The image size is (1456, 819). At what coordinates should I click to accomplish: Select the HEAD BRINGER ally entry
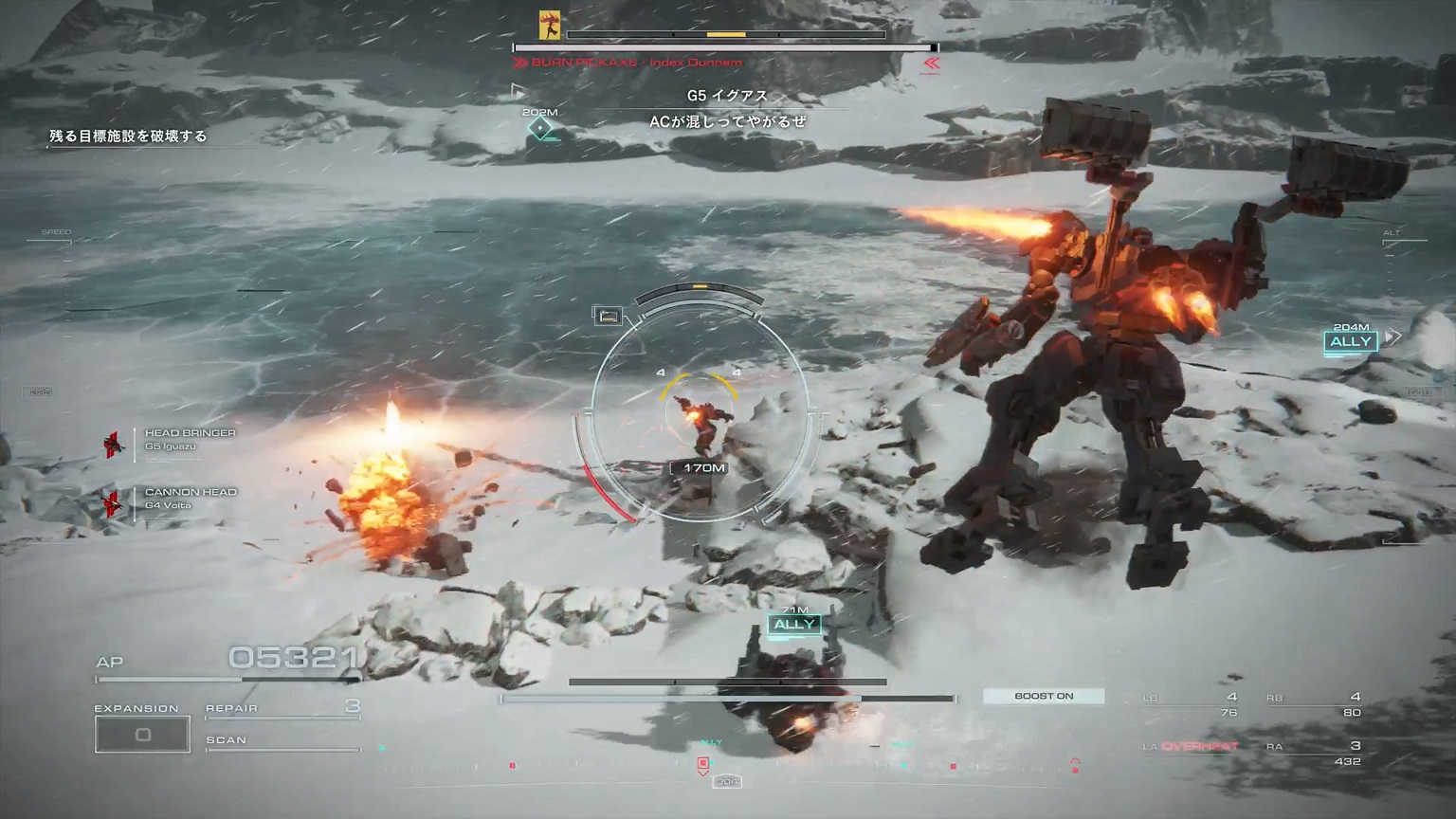(x=189, y=439)
